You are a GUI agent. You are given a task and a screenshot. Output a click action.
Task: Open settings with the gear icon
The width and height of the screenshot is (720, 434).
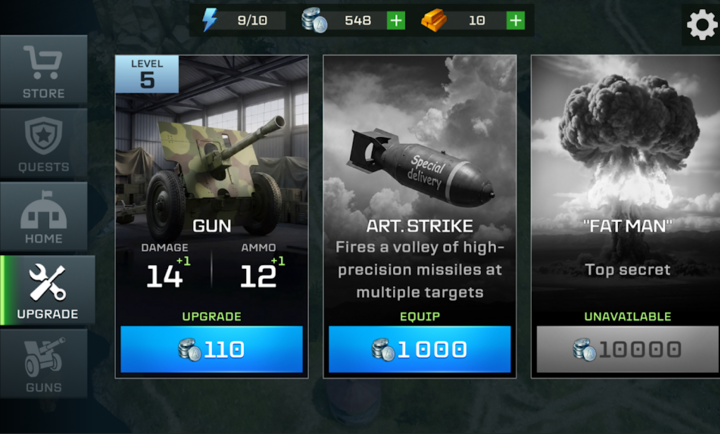click(x=701, y=24)
